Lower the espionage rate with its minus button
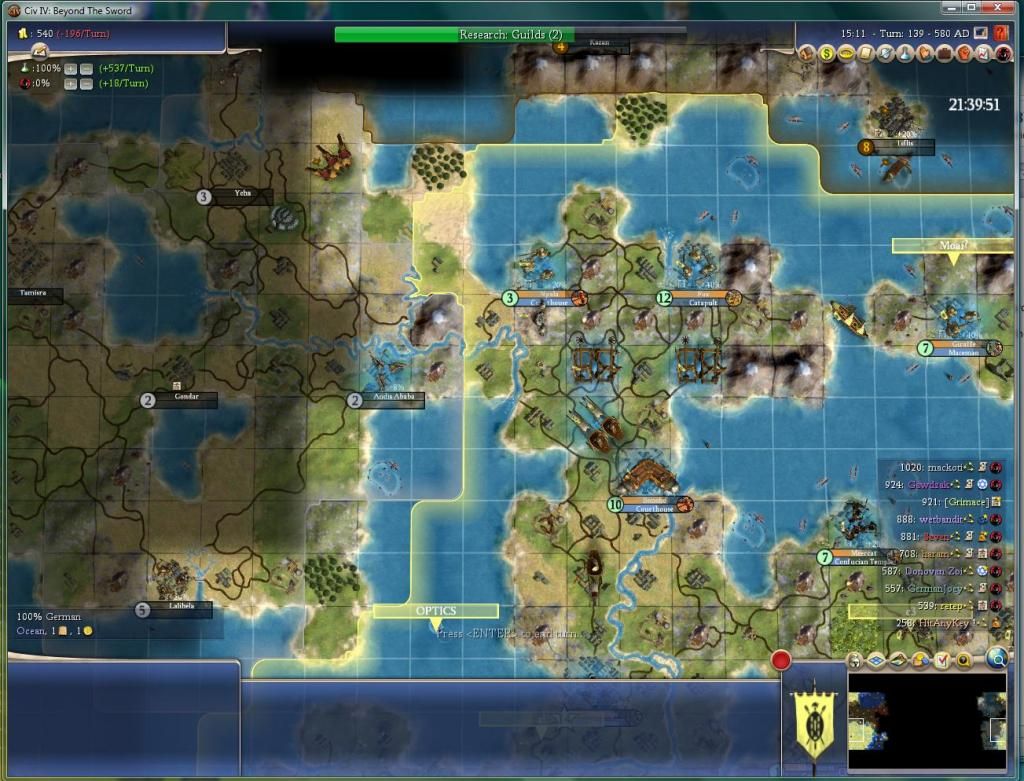The width and height of the screenshot is (1024, 781). coord(86,83)
